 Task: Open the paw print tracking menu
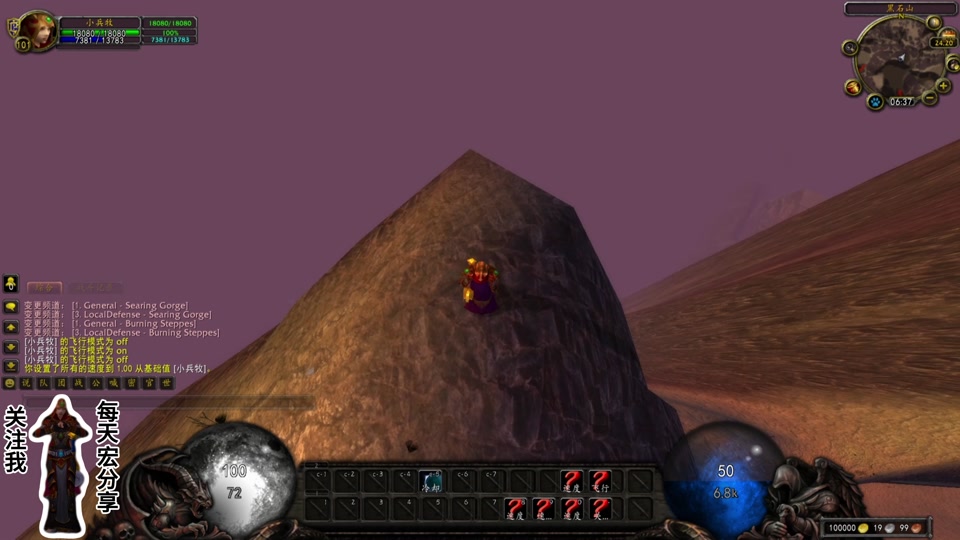pyautogui.click(x=874, y=101)
